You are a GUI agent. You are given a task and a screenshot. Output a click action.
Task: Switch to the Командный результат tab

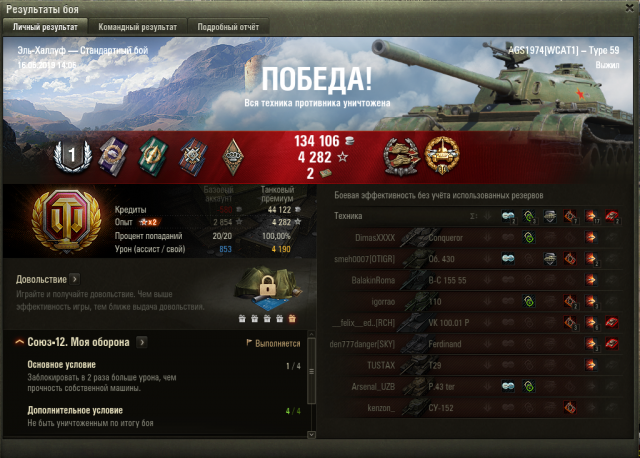click(138, 27)
